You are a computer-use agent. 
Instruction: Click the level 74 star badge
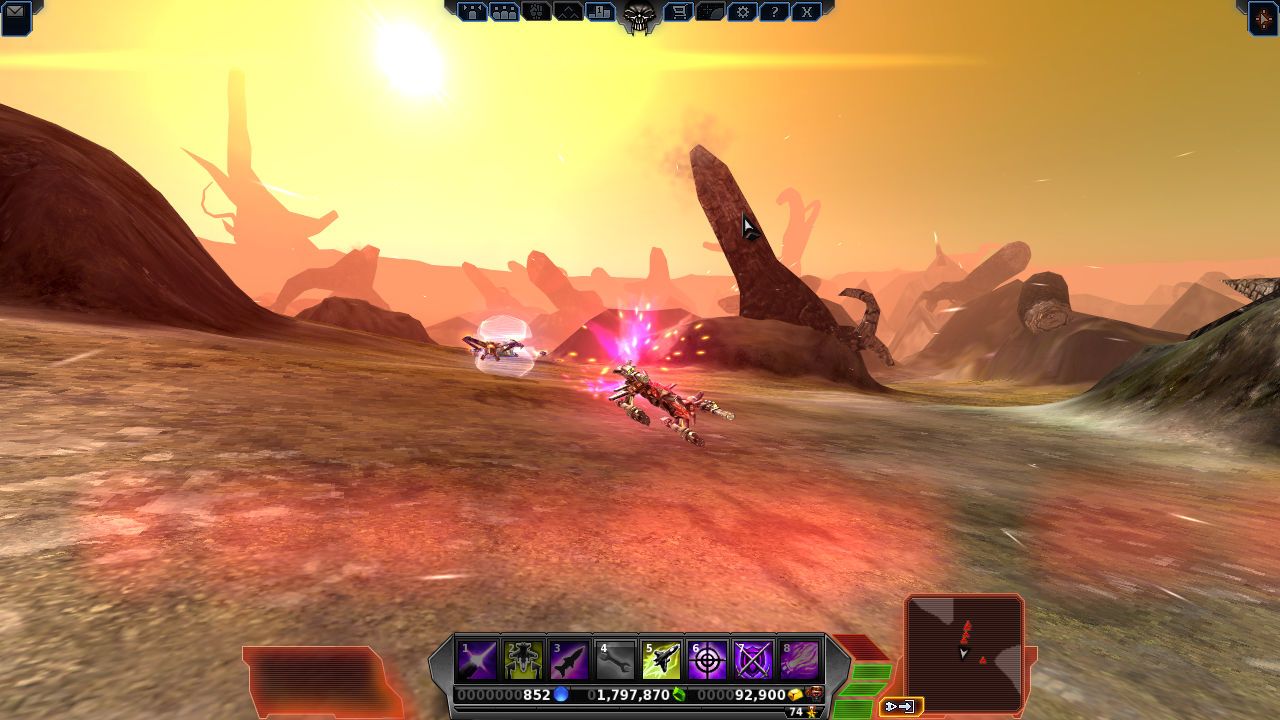click(800, 712)
